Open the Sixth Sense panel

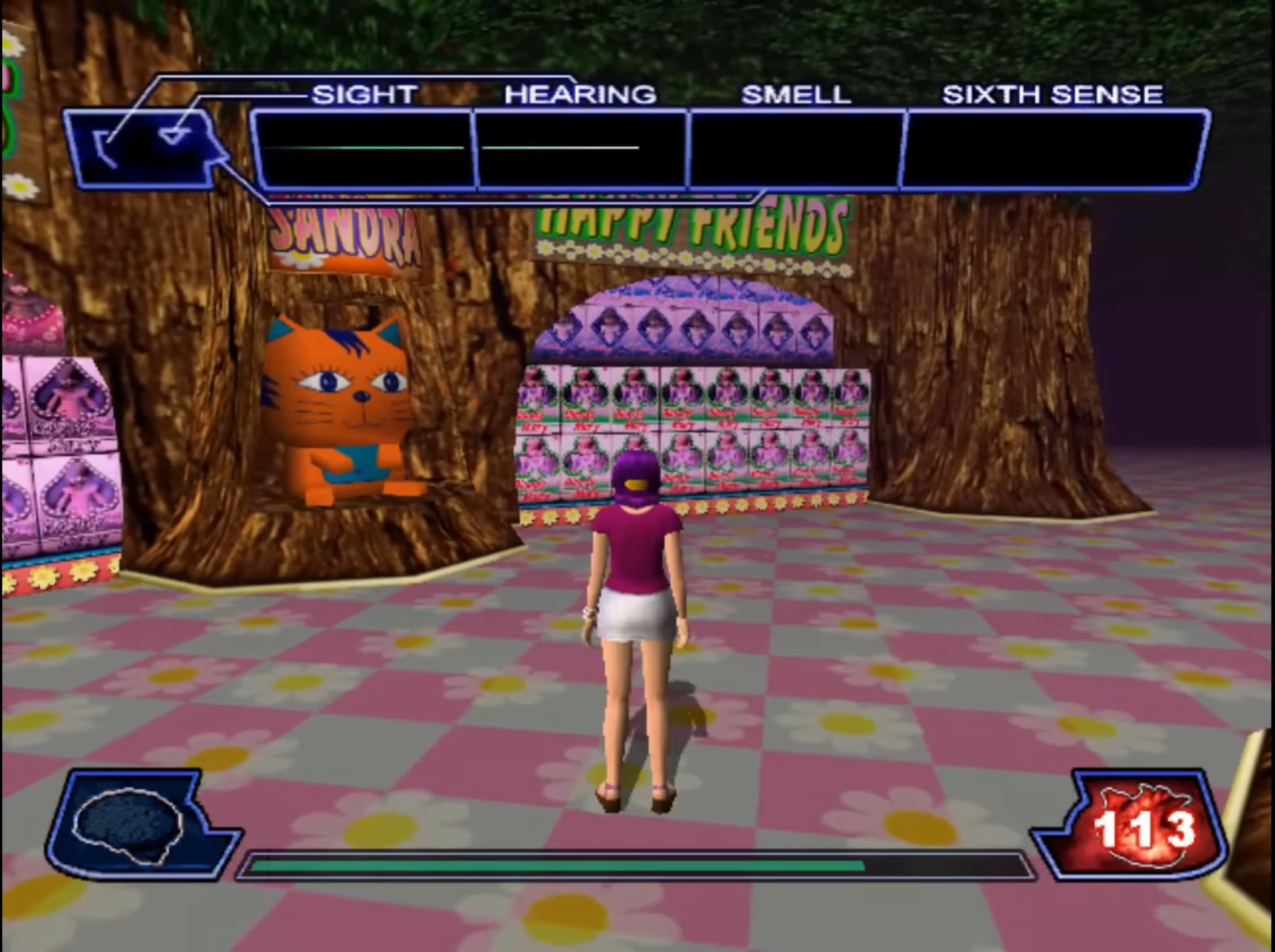[x=1054, y=149]
